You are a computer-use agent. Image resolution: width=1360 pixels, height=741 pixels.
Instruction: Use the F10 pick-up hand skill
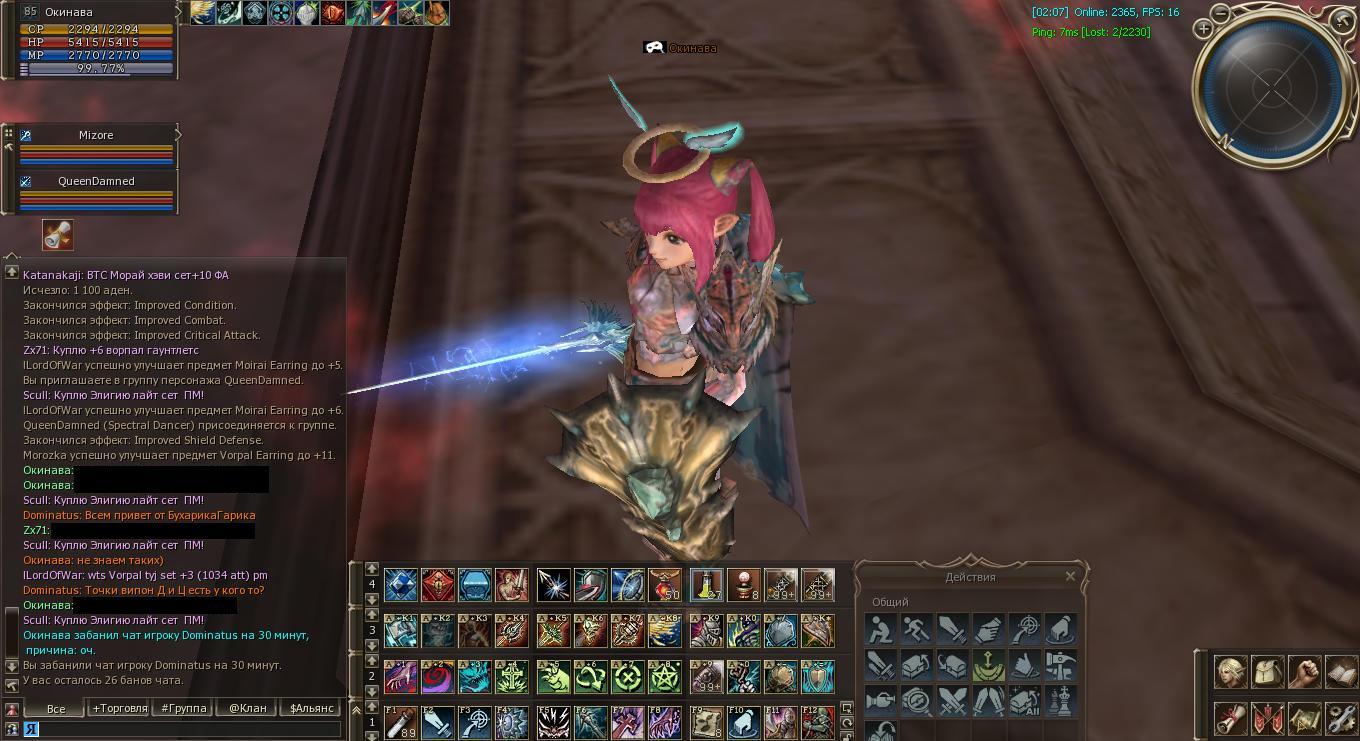coord(743,722)
